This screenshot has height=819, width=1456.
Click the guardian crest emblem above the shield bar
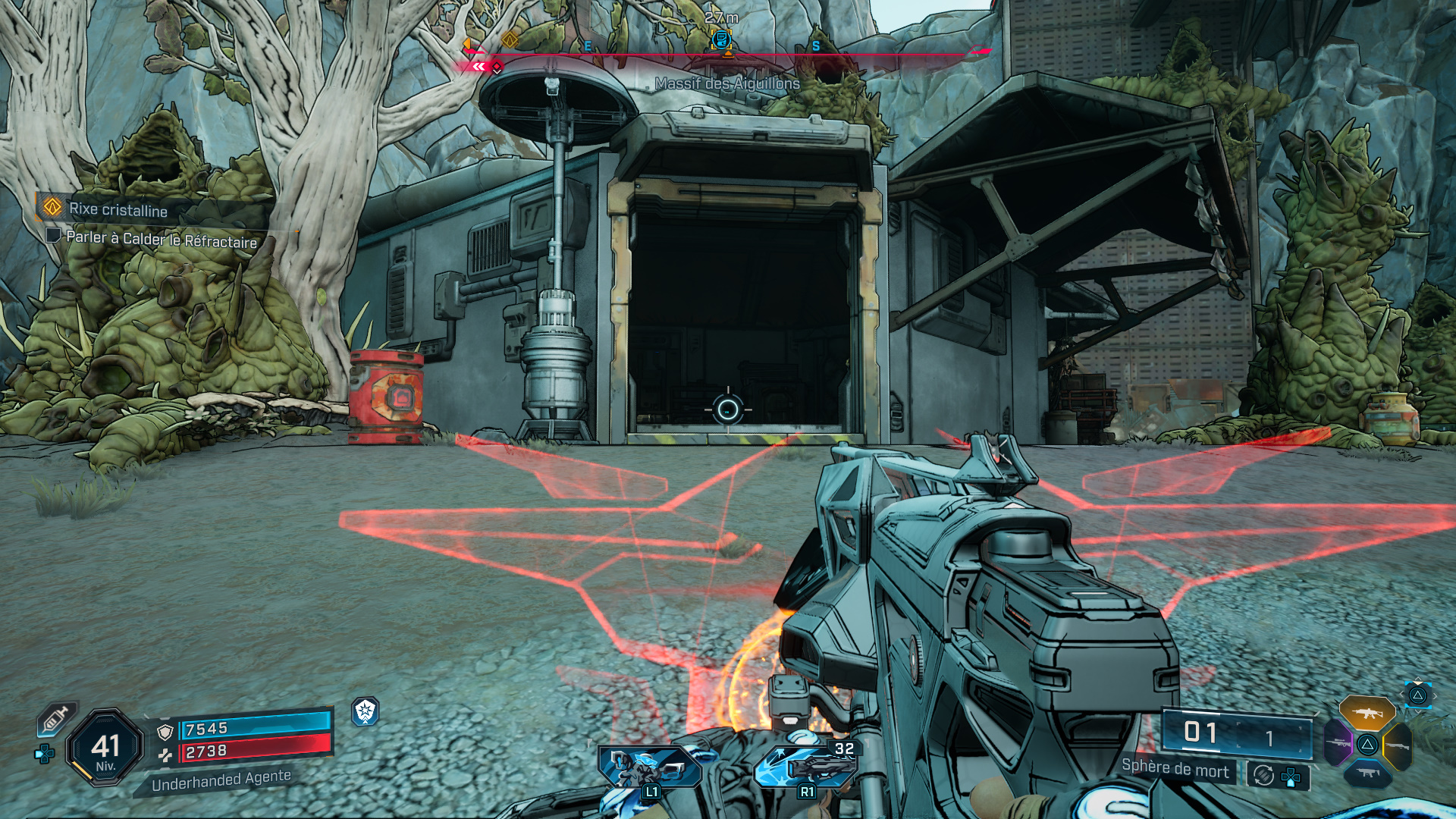pyautogui.click(x=366, y=711)
